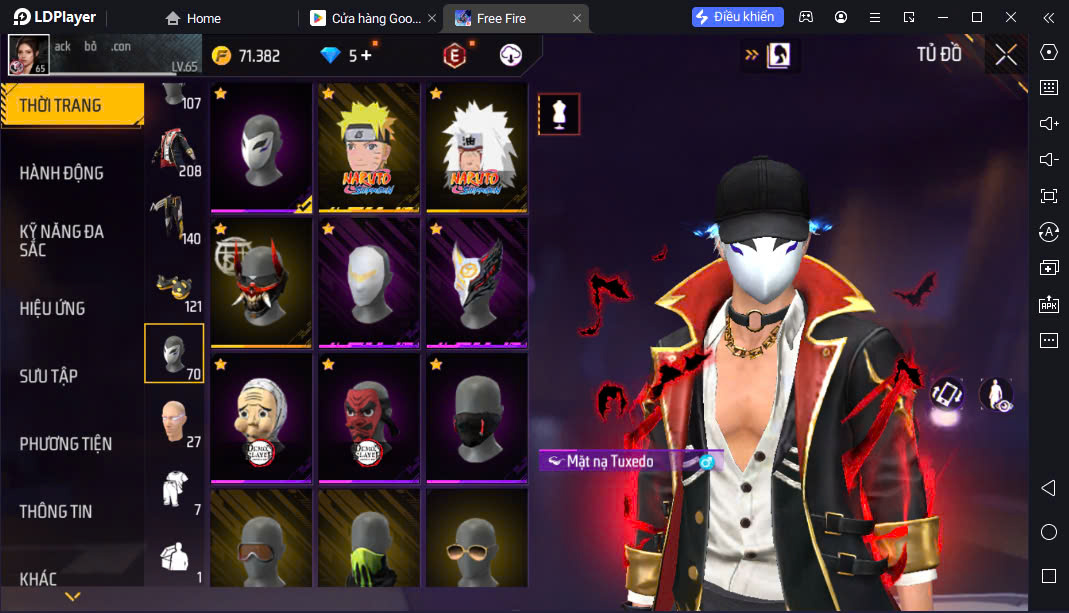Open KỸ NĂNG ĐA SẮC section
Viewport: 1069px width, 613px height.
pyautogui.click(x=62, y=240)
